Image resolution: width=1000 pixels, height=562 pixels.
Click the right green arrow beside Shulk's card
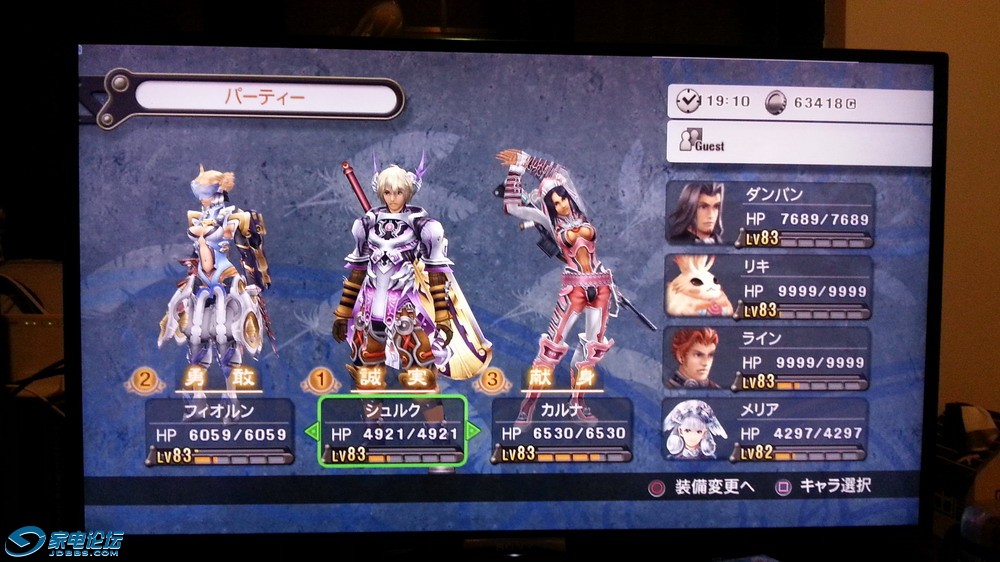click(x=474, y=431)
